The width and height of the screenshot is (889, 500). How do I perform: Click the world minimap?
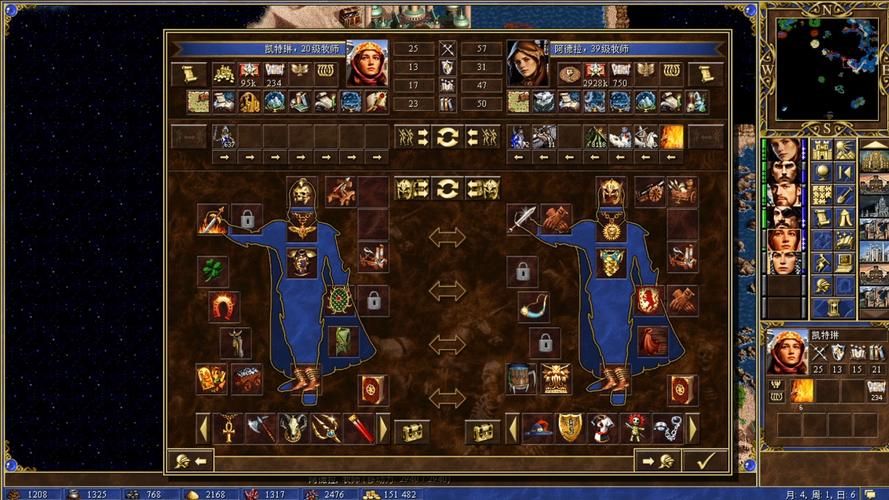(x=823, y=67)
